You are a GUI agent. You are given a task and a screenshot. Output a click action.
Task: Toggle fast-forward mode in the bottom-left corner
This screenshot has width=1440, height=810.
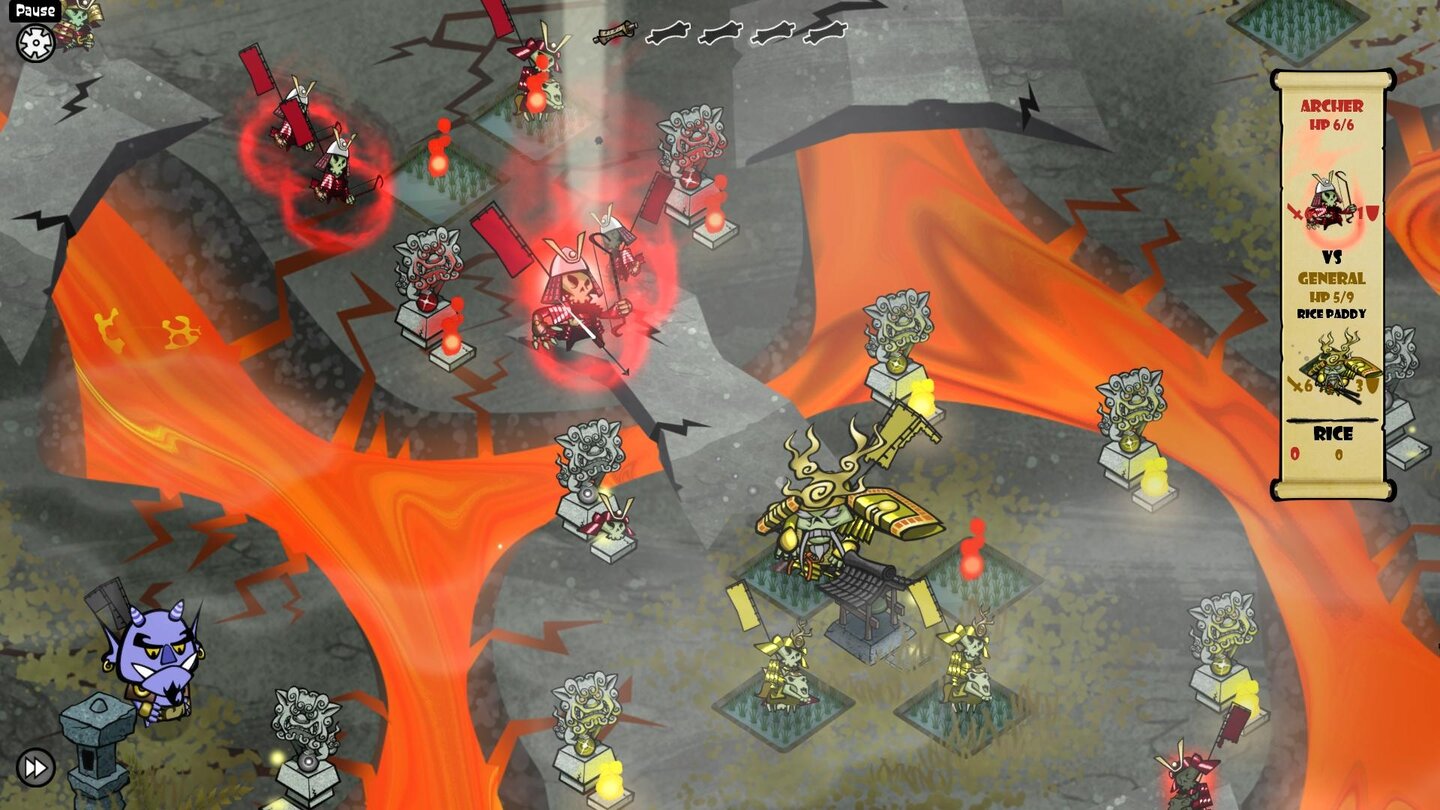pyautogui.click(x=37, y=769)
